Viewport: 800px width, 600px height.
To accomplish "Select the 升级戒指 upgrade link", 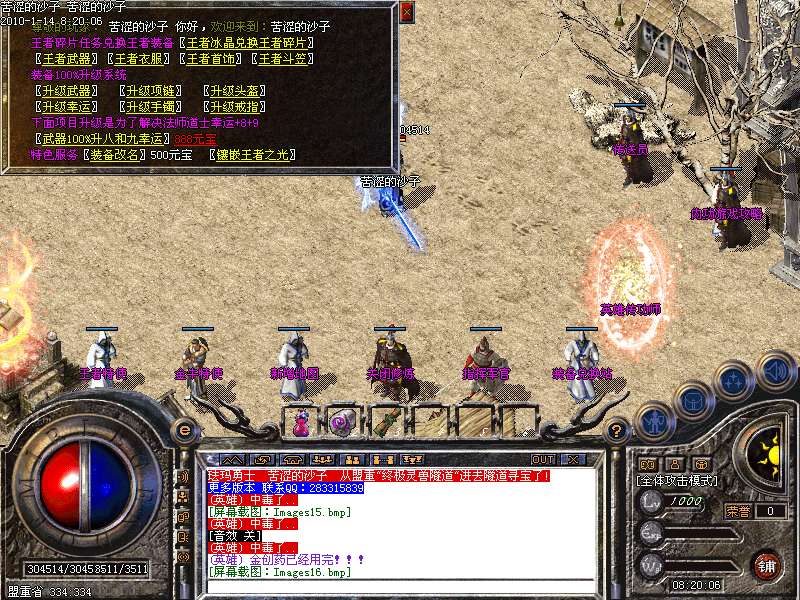I will (235, 107).
